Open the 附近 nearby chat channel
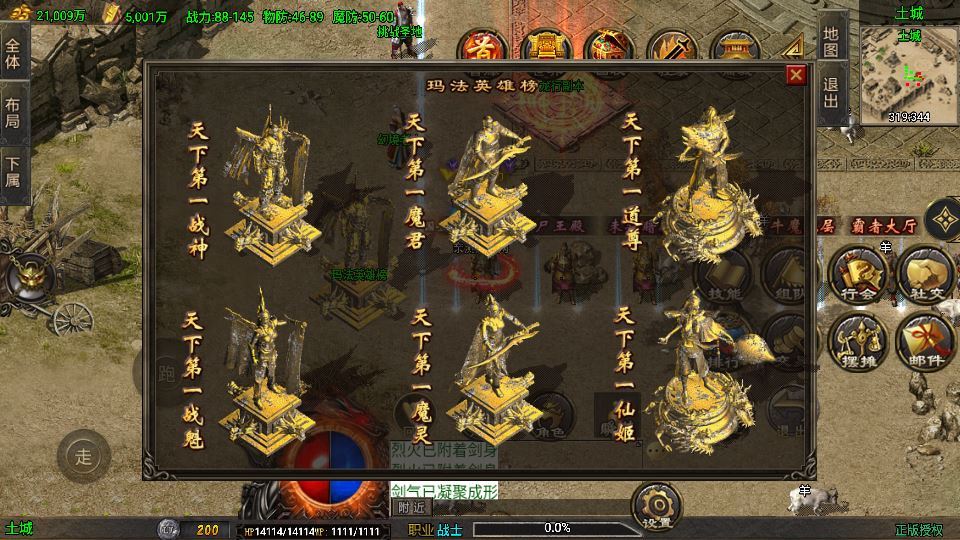This screenshot has width=960, height=540. point(412,507)
